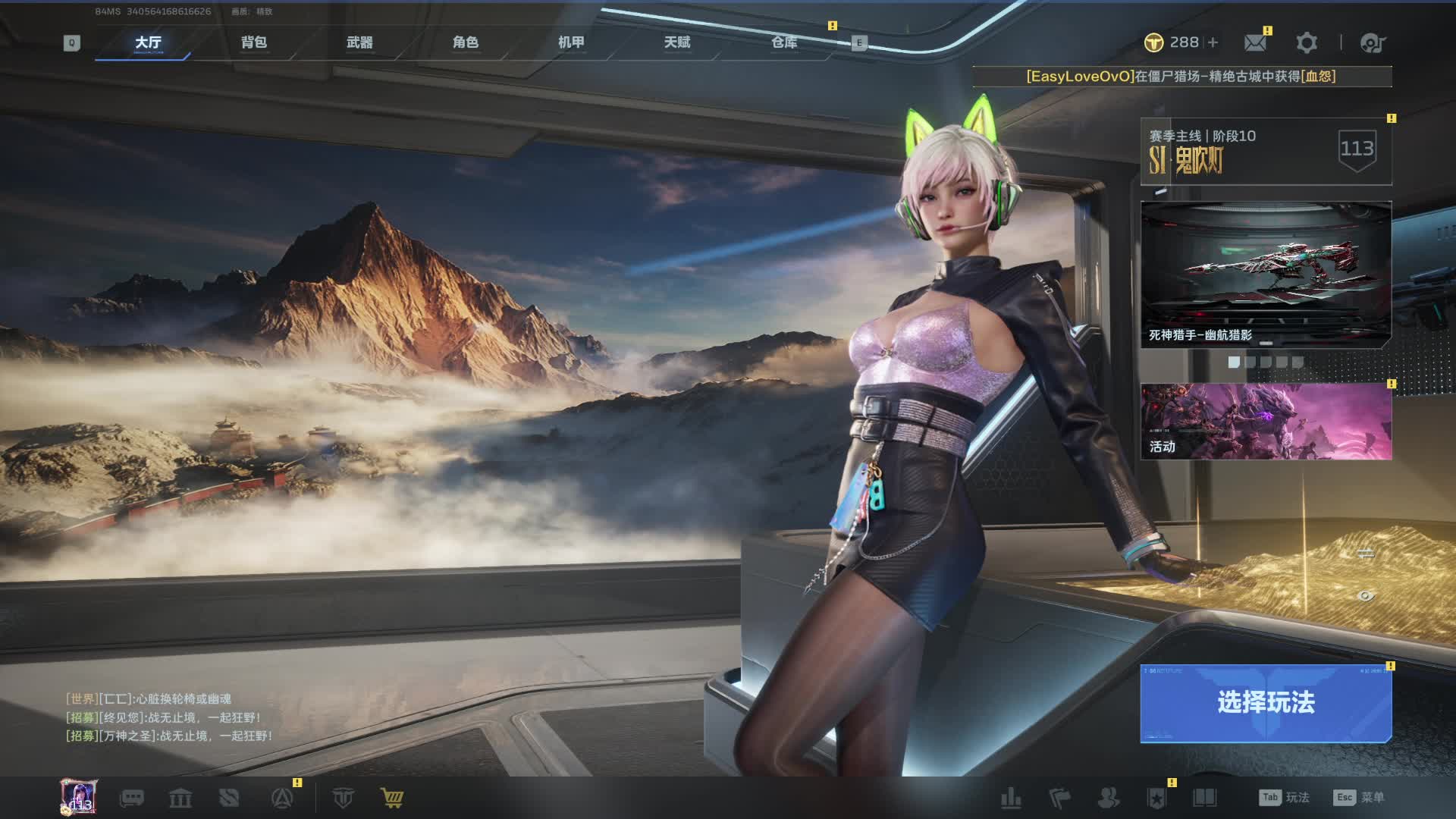Open the chat bubble icon

(x=132, y=798)
